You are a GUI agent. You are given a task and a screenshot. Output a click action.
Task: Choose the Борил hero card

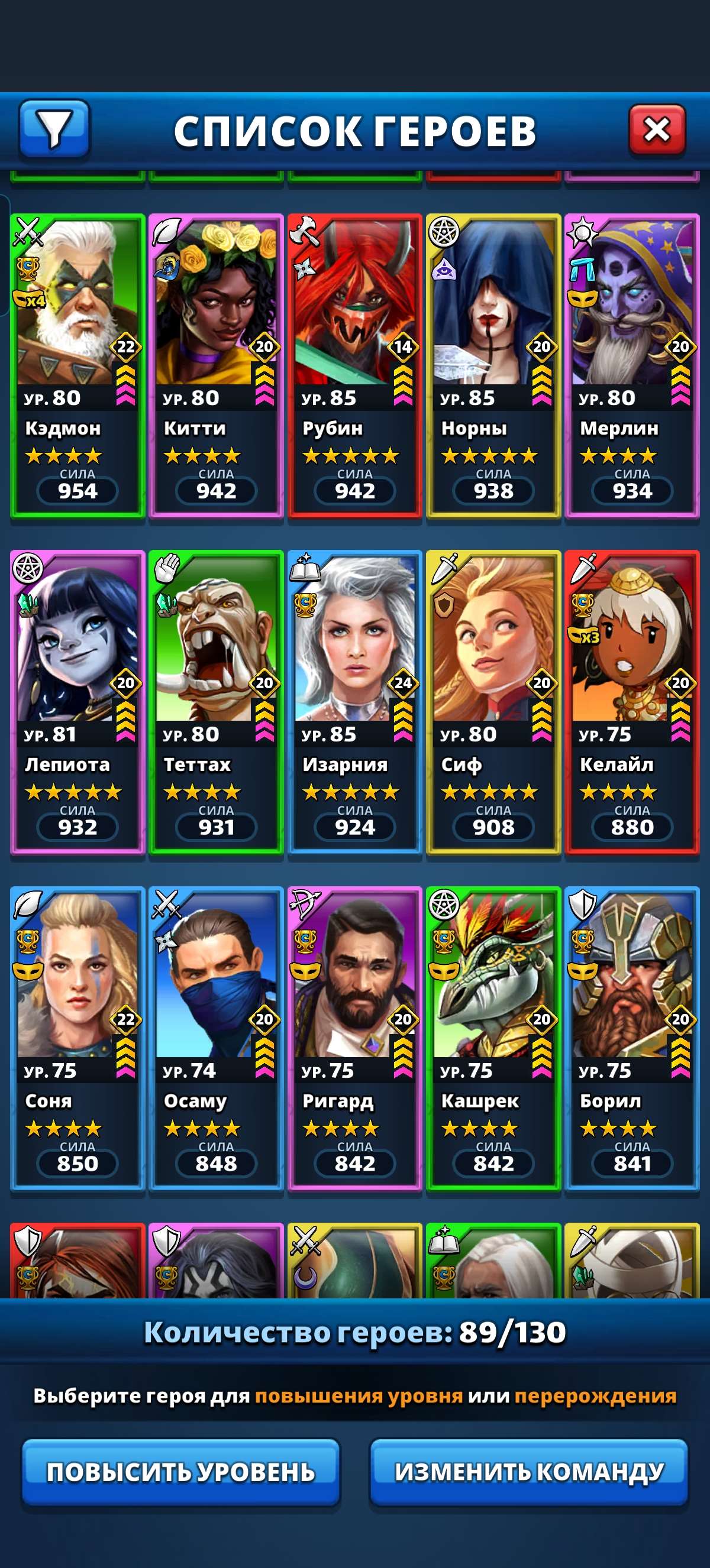pos(632,1038)
